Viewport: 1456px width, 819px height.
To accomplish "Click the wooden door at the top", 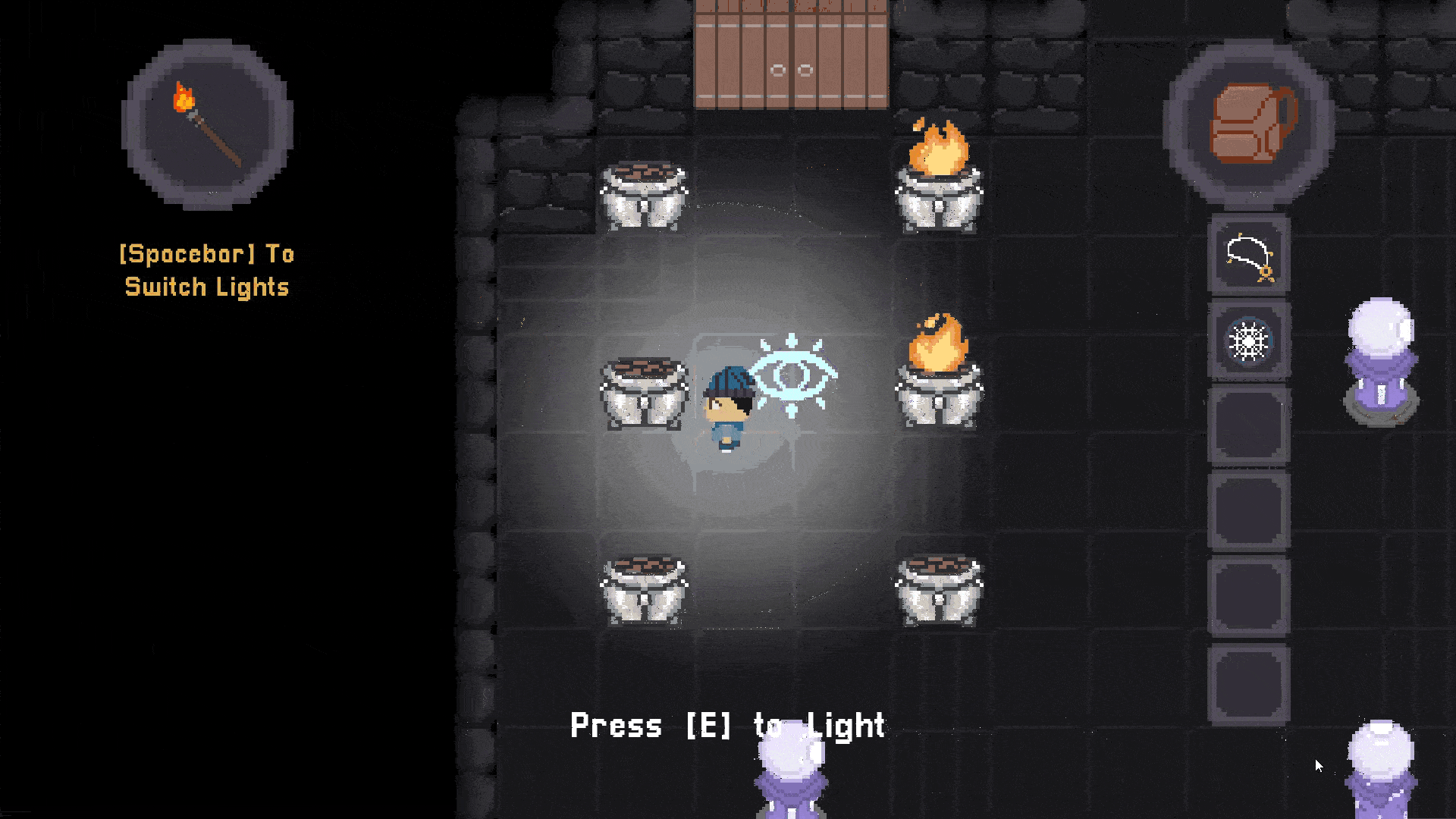I will click(x=791, y=53).
